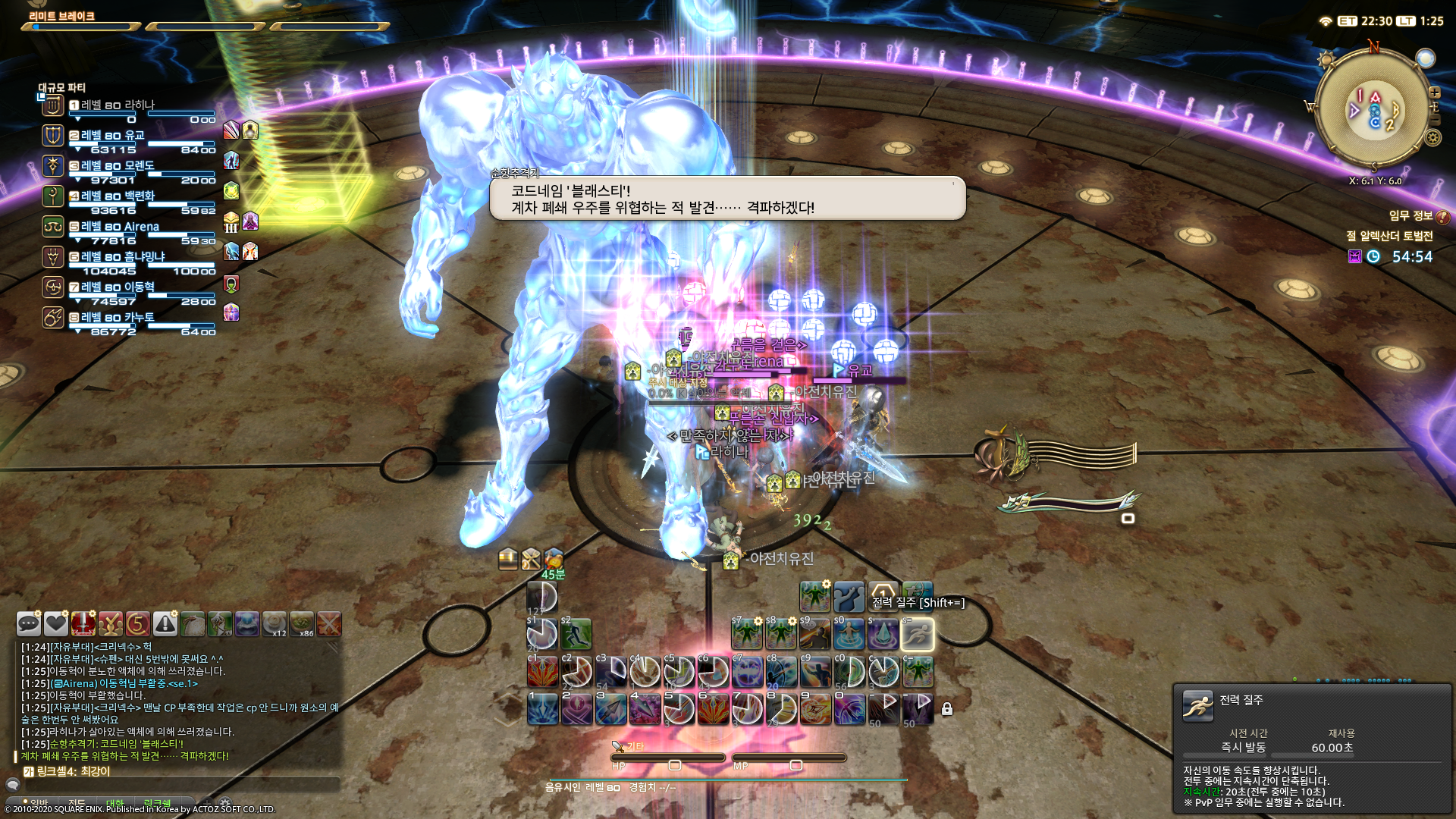
Task: Click the heart emote icon
Action: tap(57, 623)
